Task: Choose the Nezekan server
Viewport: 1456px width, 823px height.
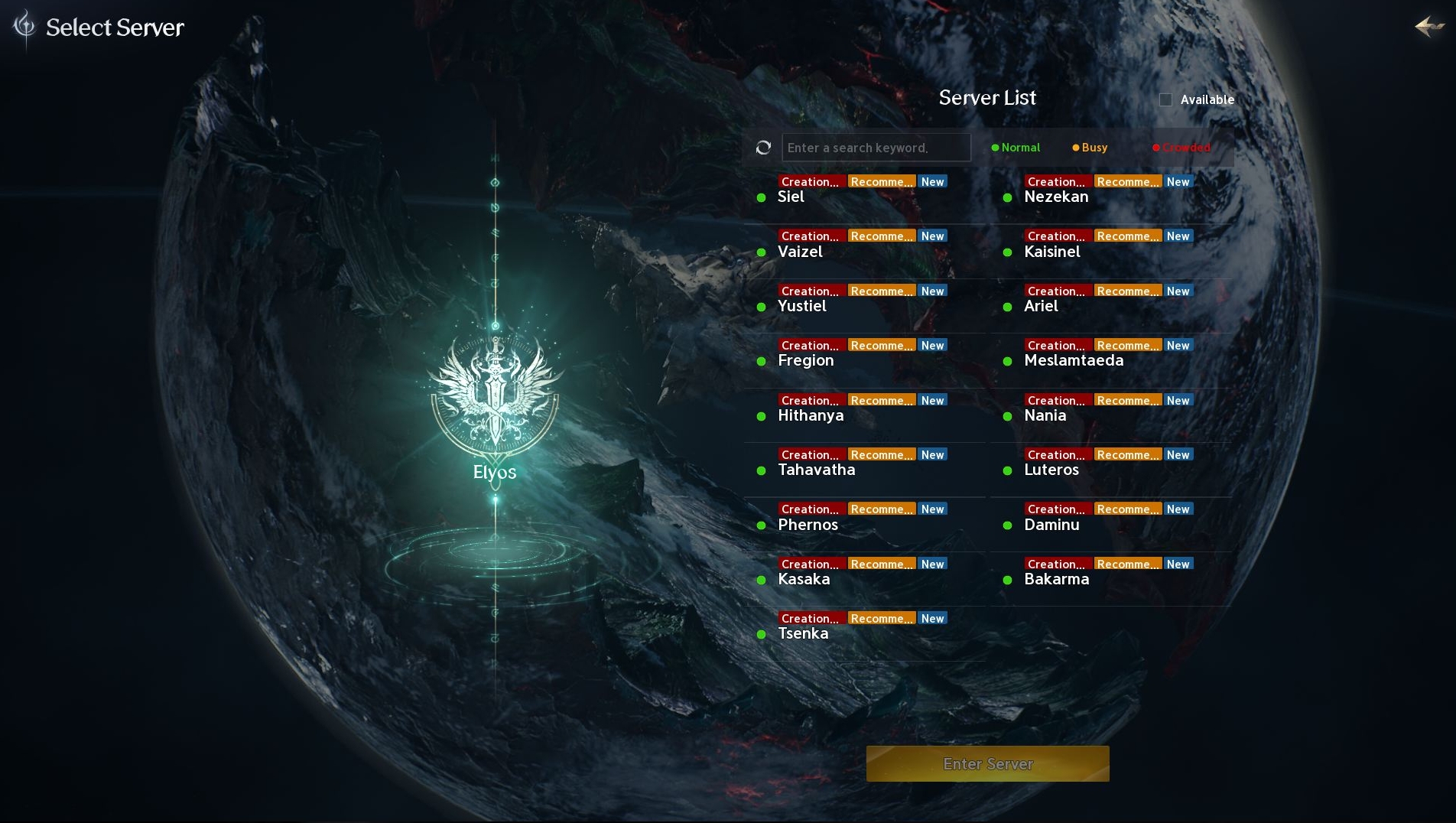Action: (1056, 197)
